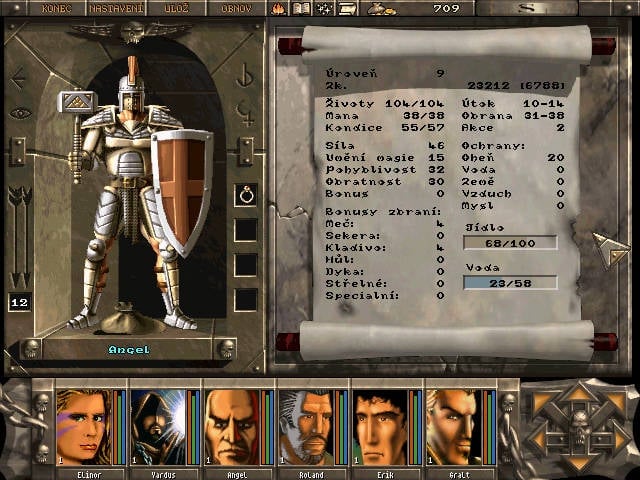This screenshot has width=640, height=480.
Task: Open the NASTAVENI settings menu
Action: click(x=116, y=8)
